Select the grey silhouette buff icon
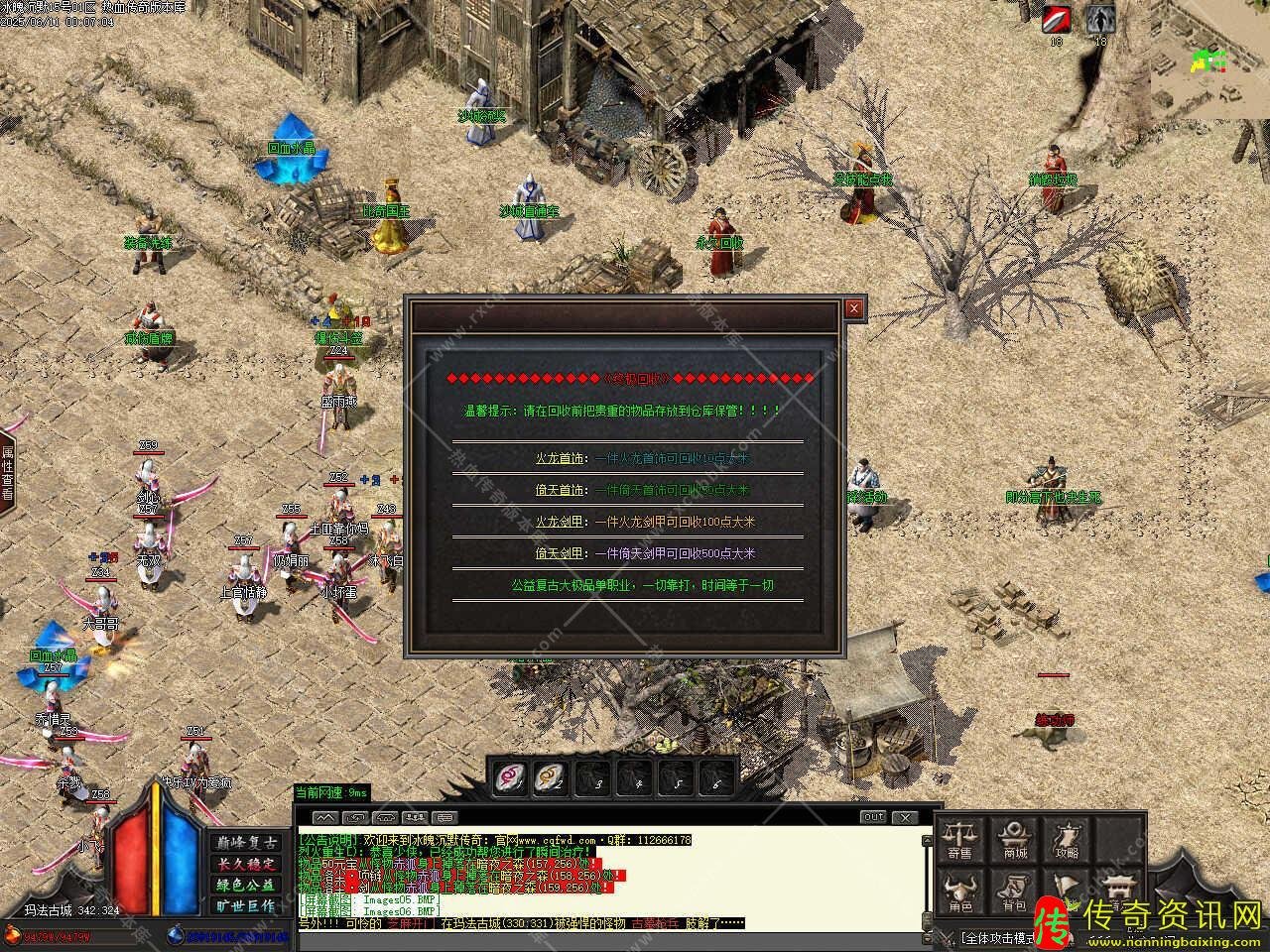Image resolution: width=1270 pixels, height=952 pixels. pyautogui.click(x=1098, y=20)
